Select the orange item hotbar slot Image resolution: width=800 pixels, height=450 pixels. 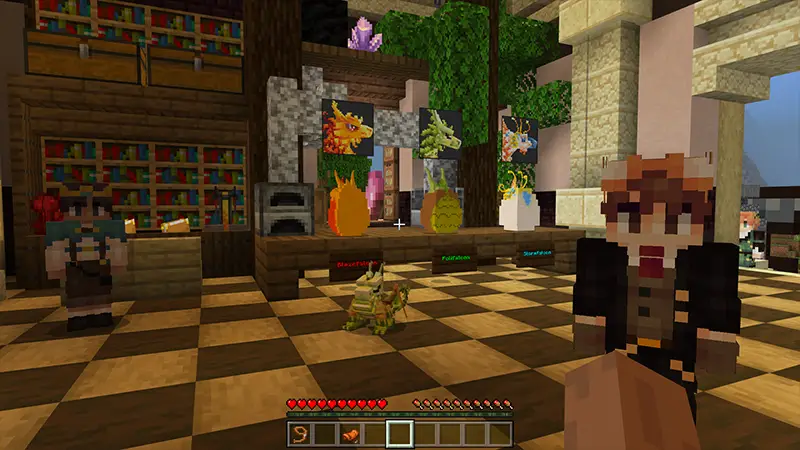(350, 434)
